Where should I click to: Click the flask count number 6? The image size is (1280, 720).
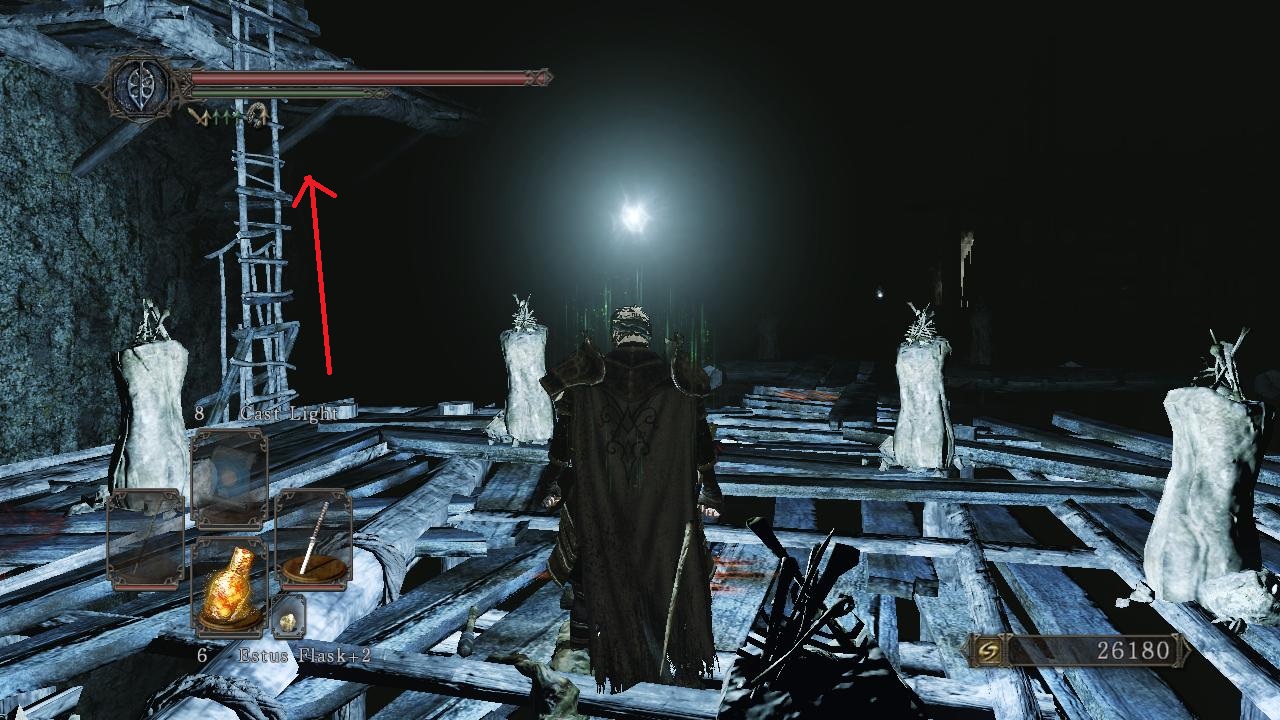click(201, 655)
